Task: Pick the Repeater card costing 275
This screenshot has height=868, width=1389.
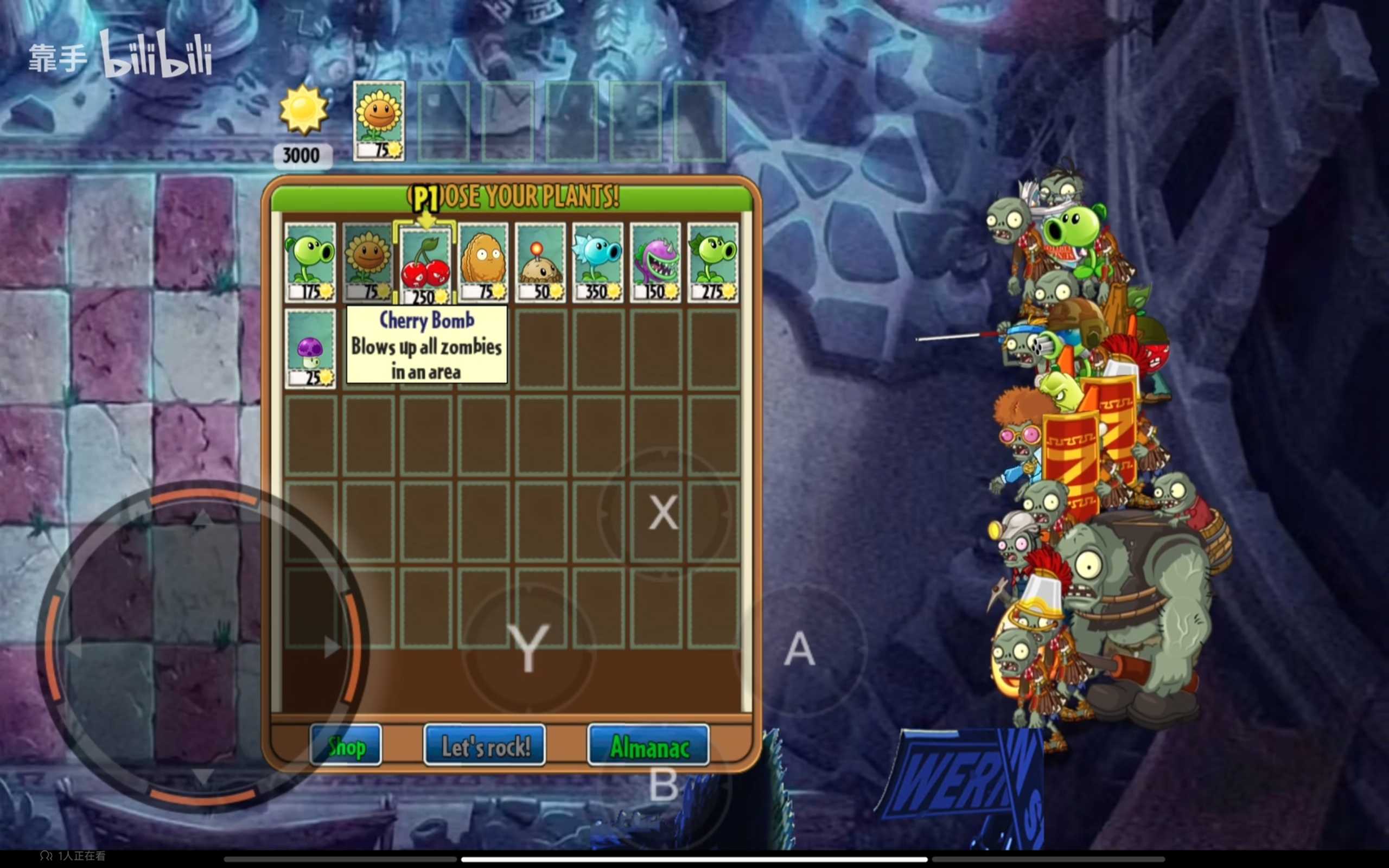Action: (x=712, y=263)
